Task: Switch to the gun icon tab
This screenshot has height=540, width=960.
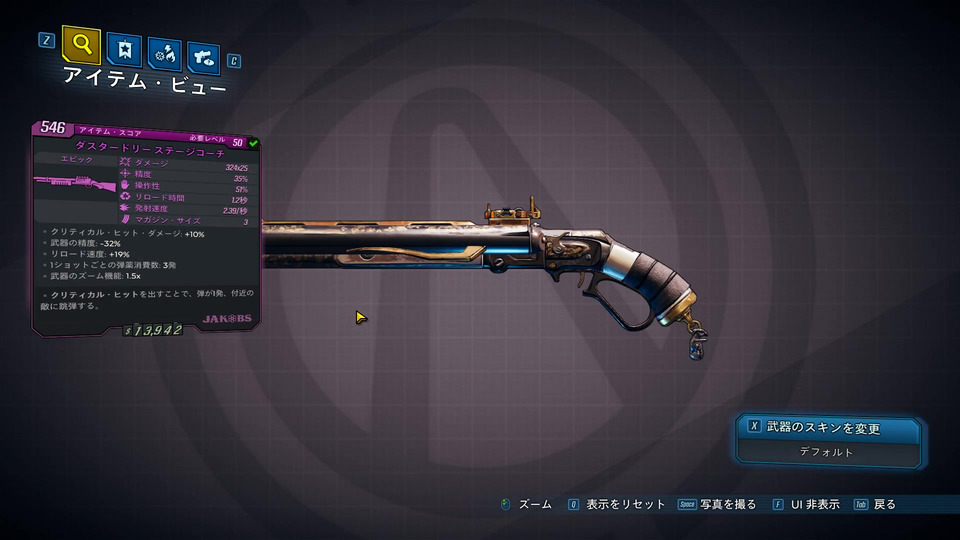Action: pos(203,57)
